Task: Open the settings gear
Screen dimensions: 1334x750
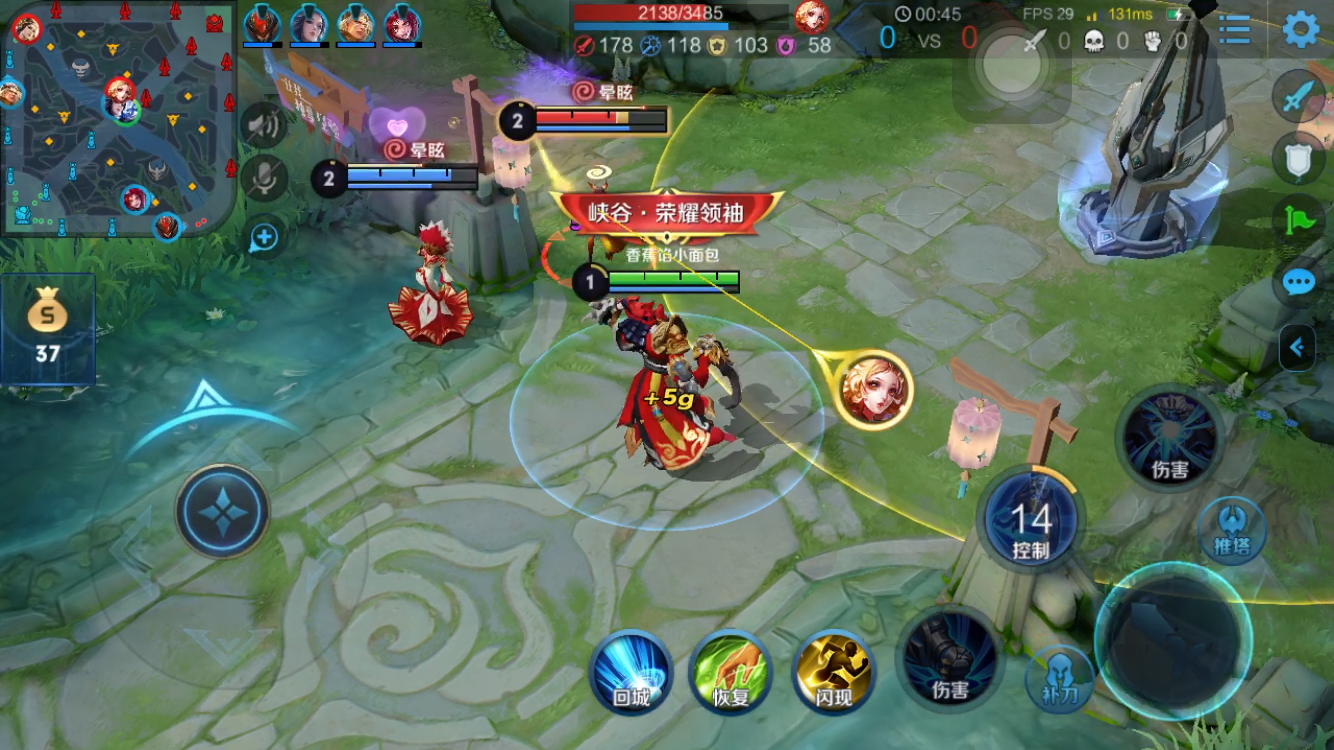Action: click(x=1300, y=30)
